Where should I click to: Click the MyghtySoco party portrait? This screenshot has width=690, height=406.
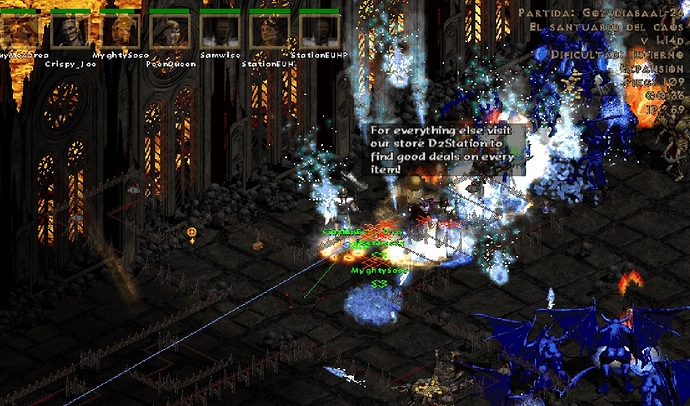(x=120, y=30)
